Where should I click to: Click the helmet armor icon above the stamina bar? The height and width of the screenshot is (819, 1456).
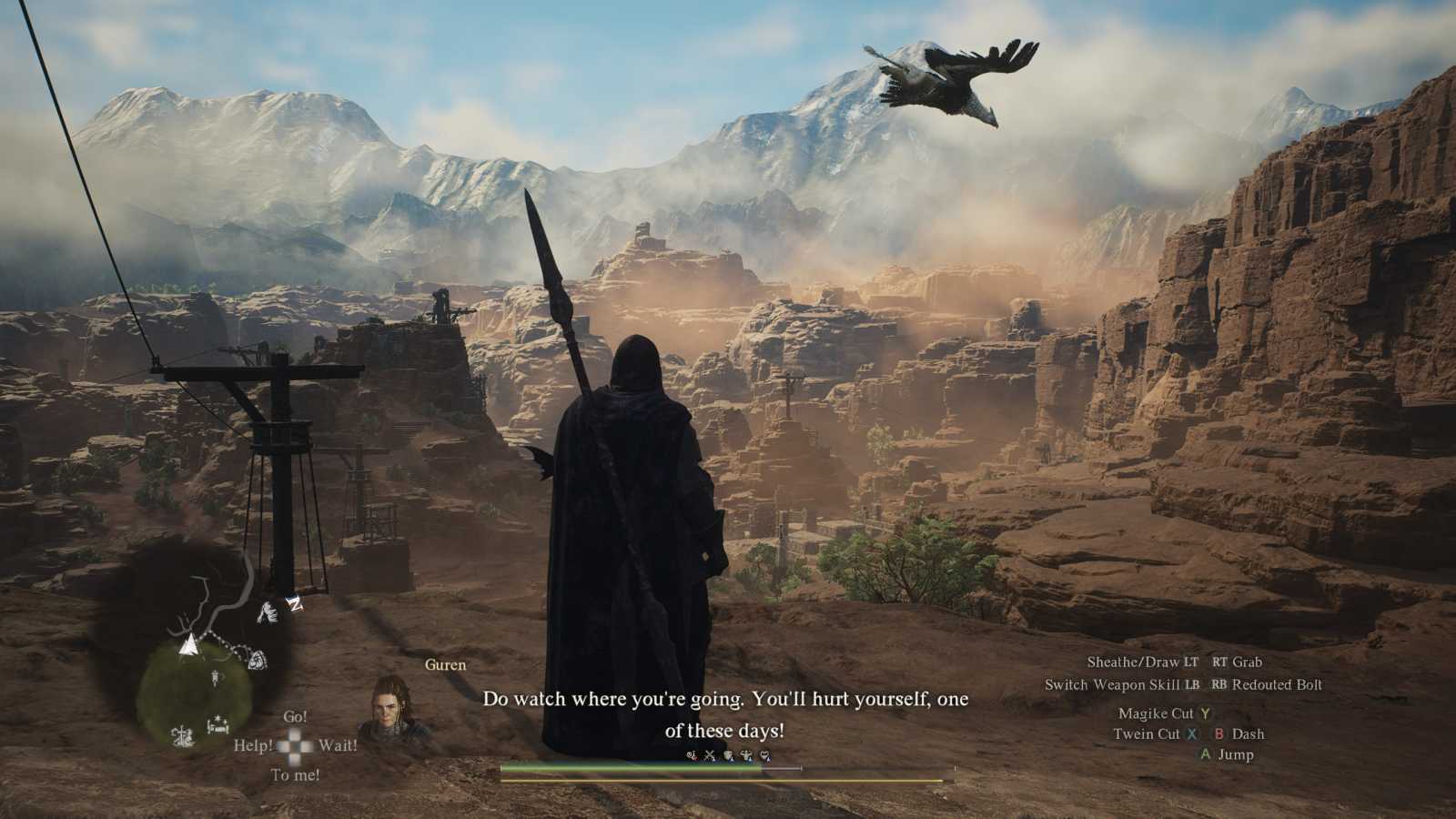tap(746, 756)
